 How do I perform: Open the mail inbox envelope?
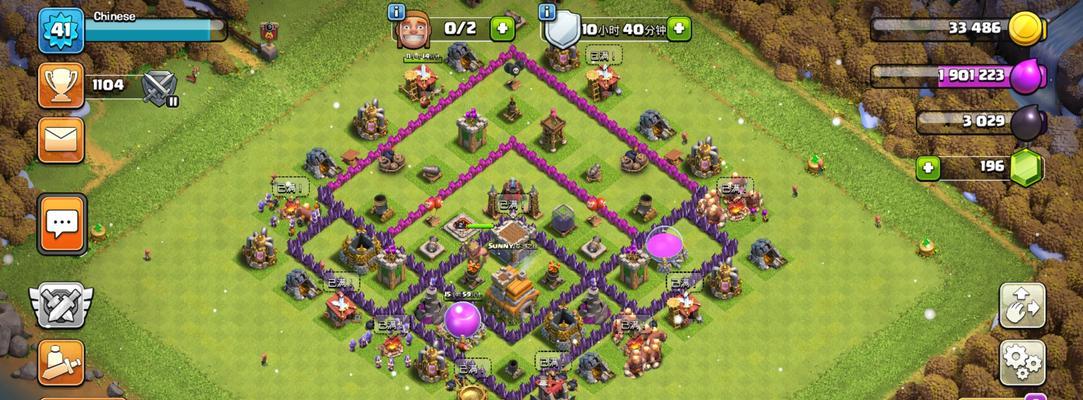click(60, 138)
